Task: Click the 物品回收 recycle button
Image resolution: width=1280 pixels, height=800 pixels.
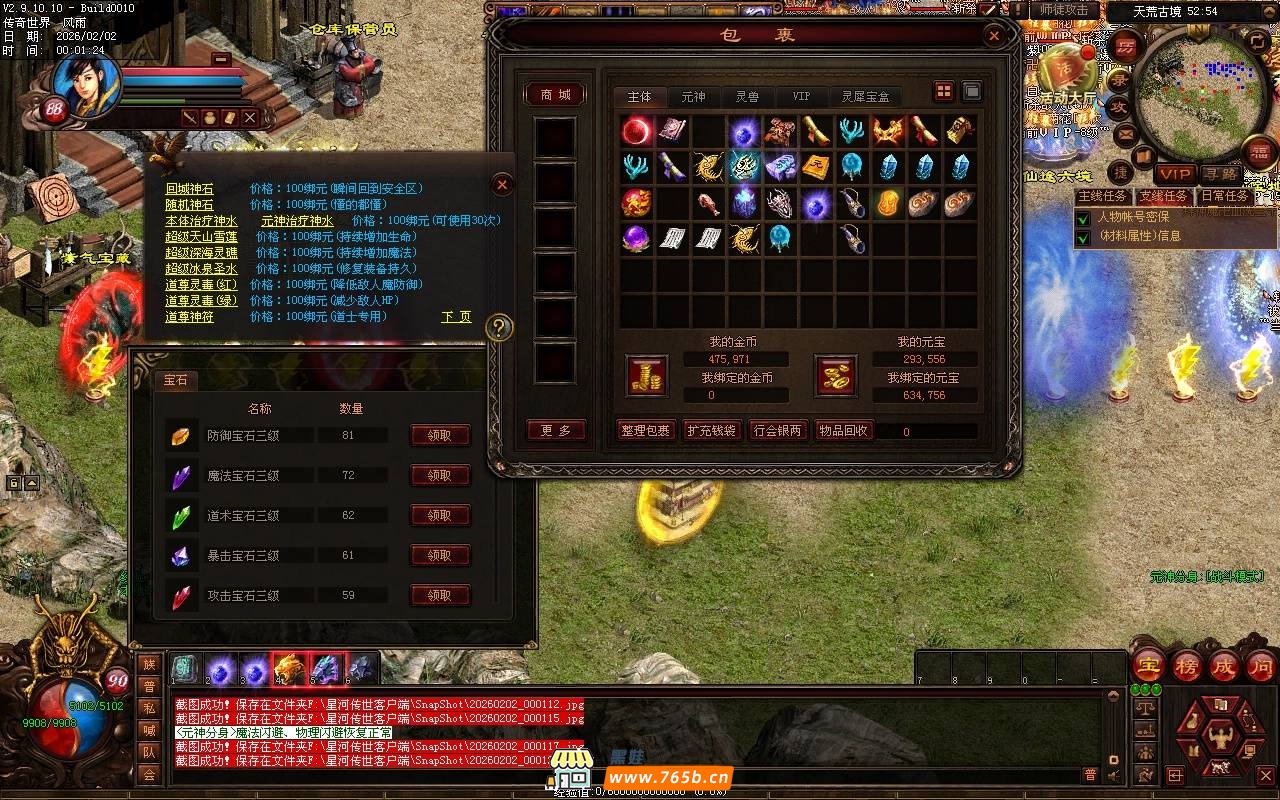Action: click(x=843, y=431)
